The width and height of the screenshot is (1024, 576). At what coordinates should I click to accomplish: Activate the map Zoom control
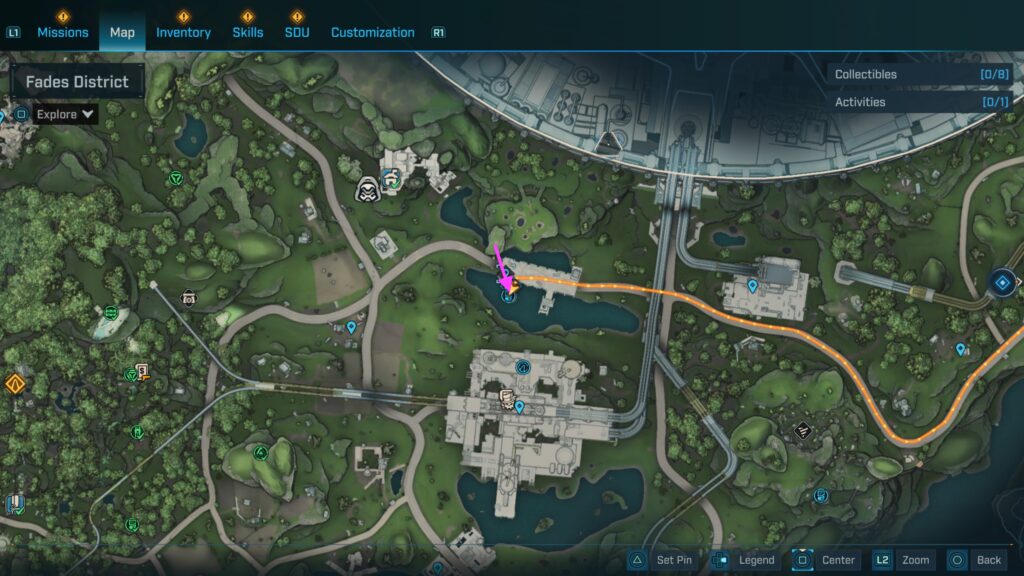pos(903,560)
